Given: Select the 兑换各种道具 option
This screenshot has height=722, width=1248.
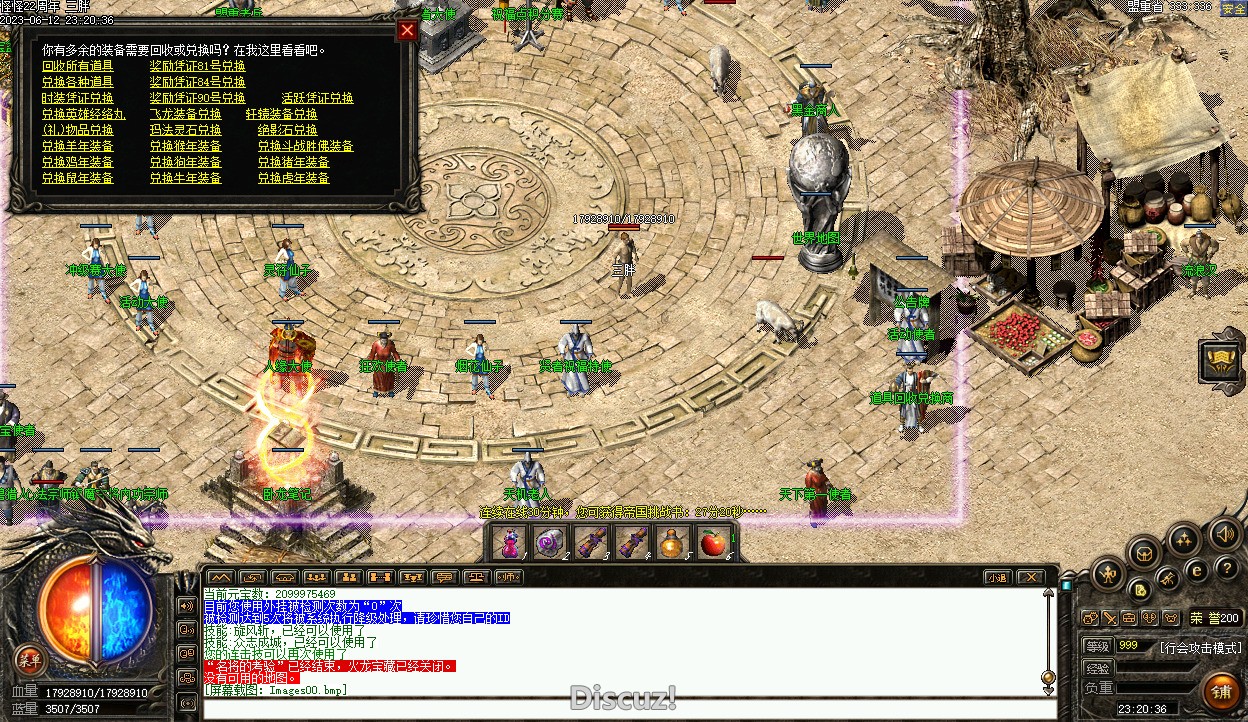Looking at the screenshot, I should tap(78, 82).
